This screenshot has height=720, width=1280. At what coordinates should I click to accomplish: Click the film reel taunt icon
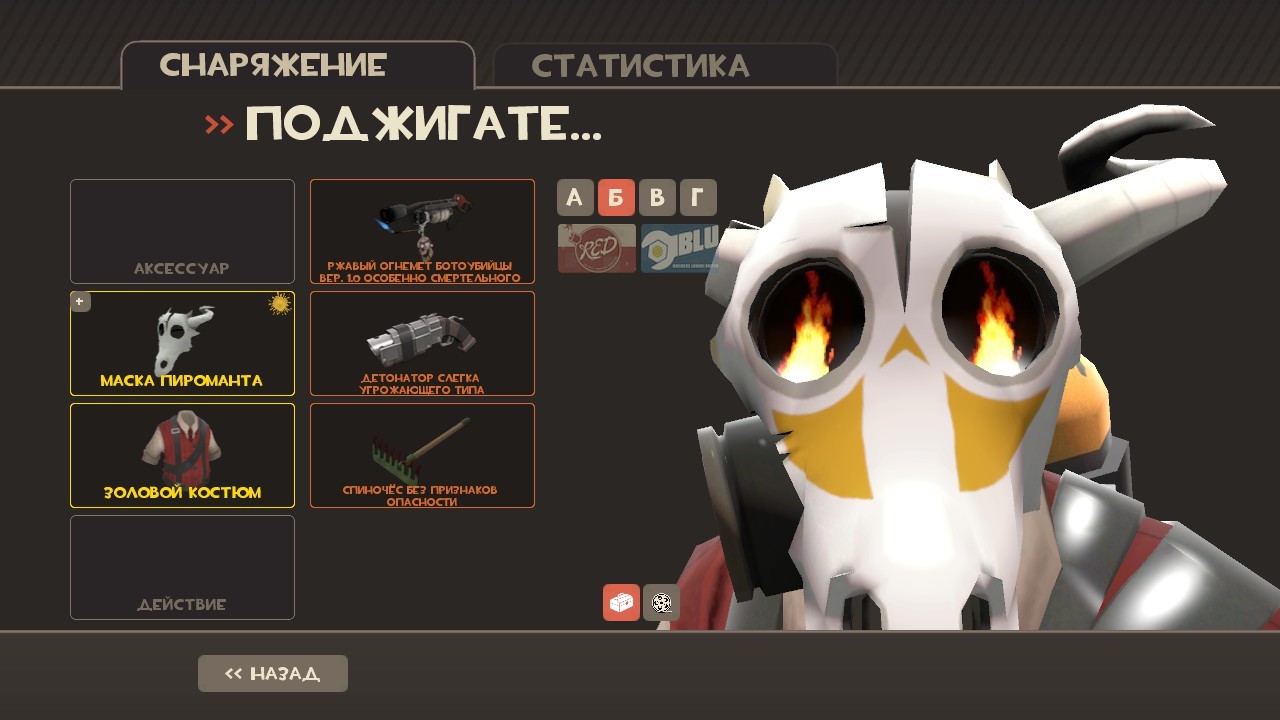click(x=661, y=603)
